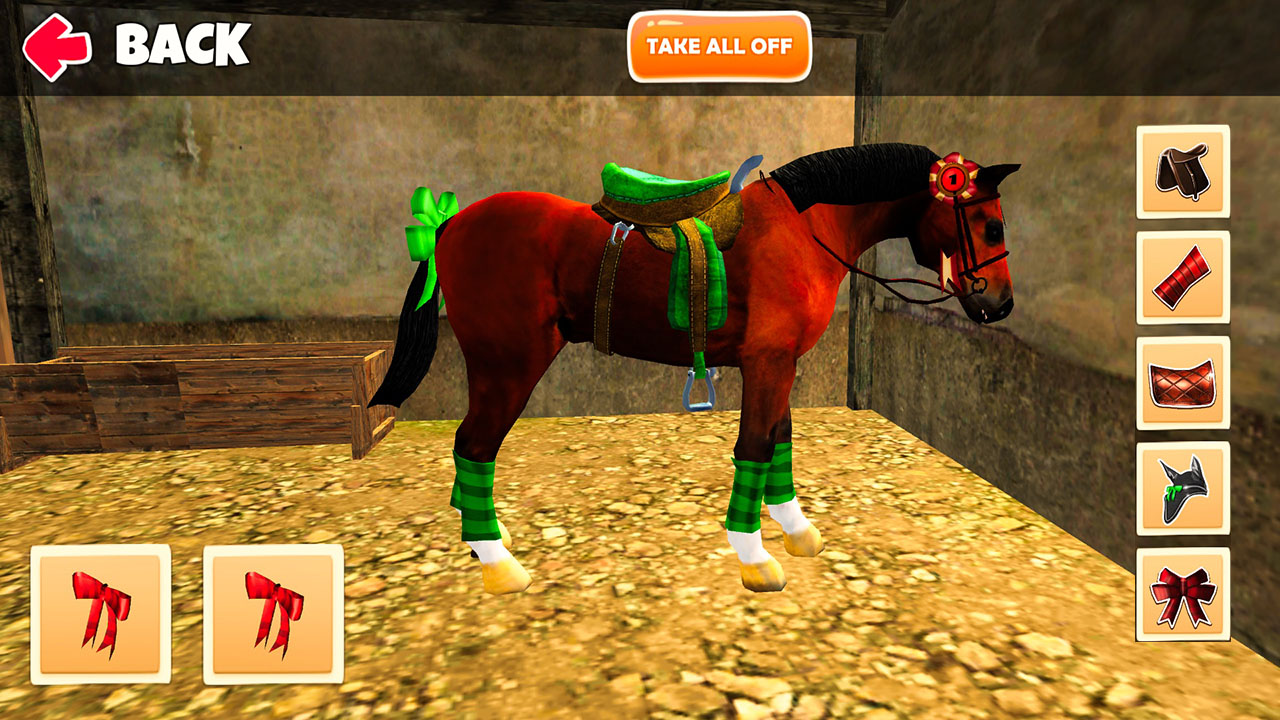Select the black fly mask icon
Viewport: 1280px width, 720px height.
click(x=1181, y=489)
